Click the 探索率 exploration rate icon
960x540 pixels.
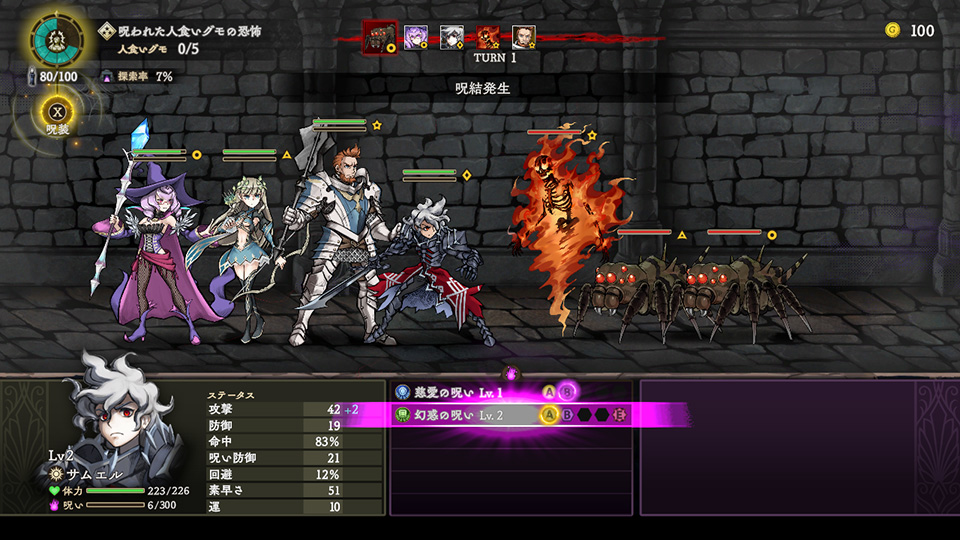coord(107,76)
